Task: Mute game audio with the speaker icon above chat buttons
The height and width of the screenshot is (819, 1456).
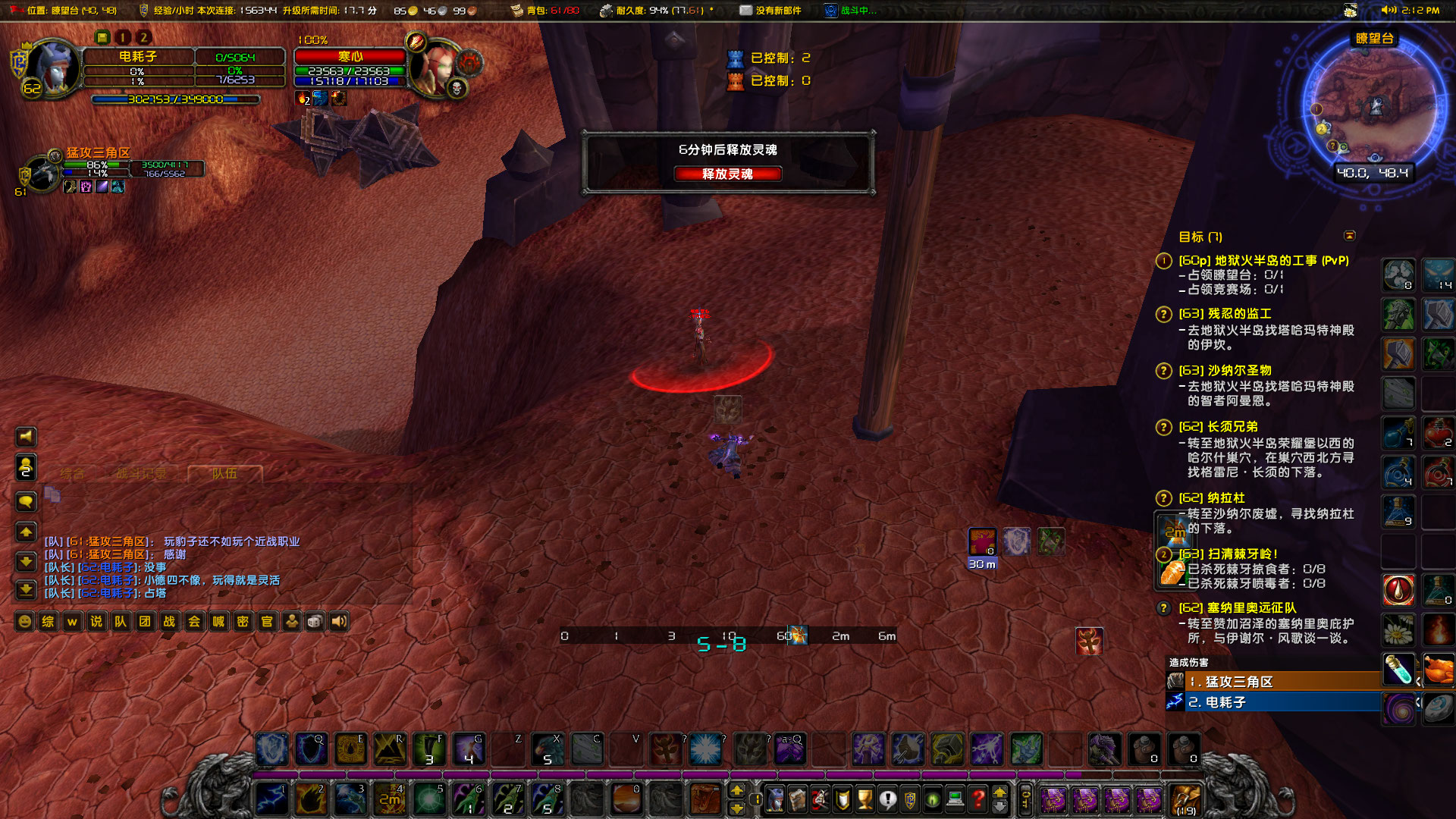Action: 338,621
